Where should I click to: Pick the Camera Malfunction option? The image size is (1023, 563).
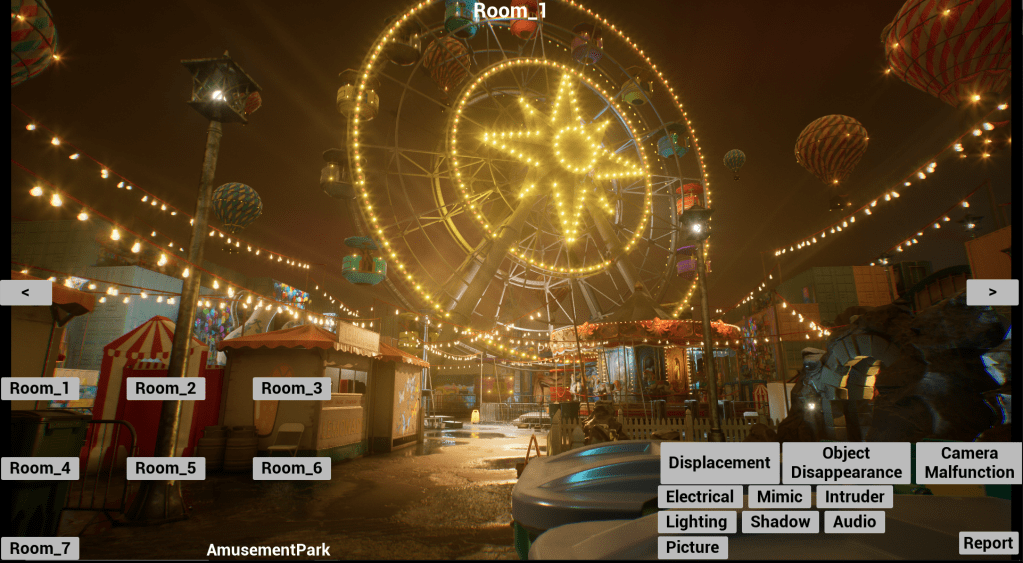(x=968, y=463)
